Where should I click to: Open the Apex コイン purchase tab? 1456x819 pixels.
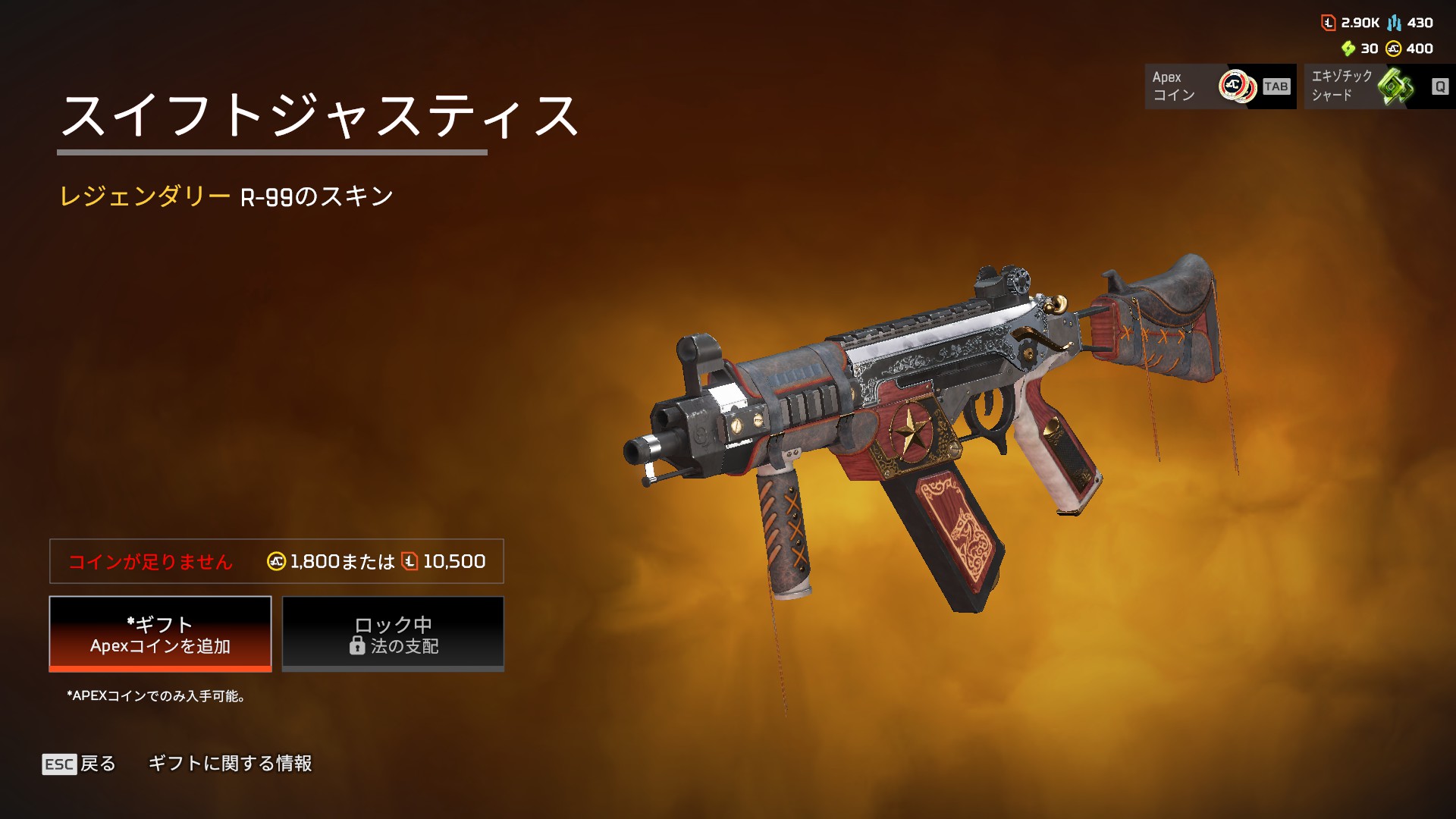[x=1219, y=86]
